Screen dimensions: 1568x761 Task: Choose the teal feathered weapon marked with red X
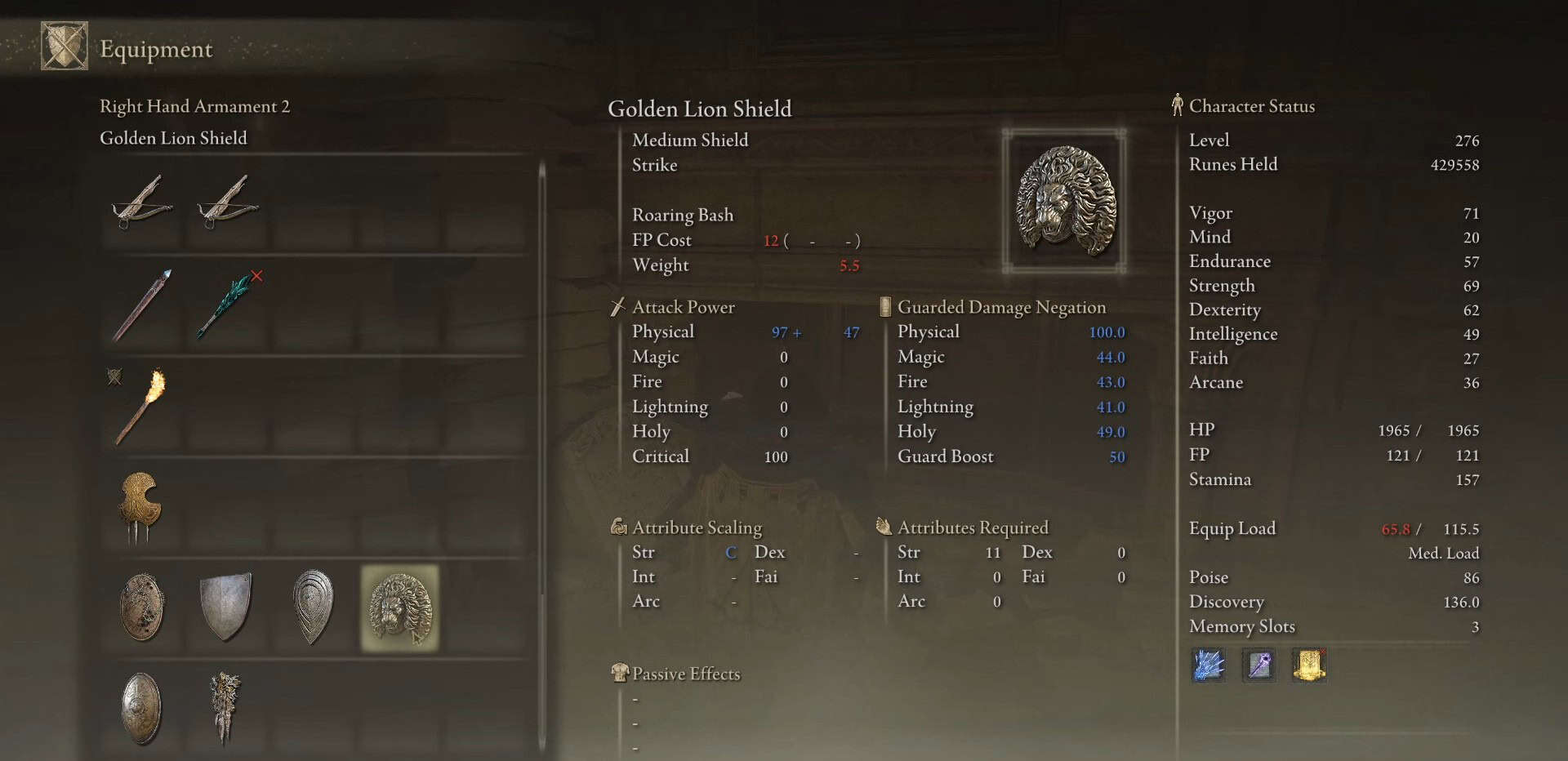[228, 305]
